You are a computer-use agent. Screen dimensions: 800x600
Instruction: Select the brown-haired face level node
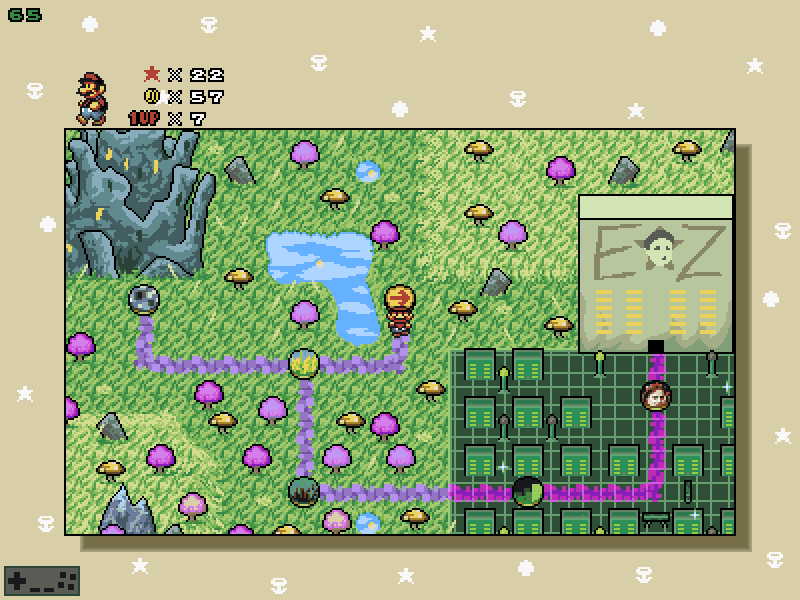tap(656, 396)
